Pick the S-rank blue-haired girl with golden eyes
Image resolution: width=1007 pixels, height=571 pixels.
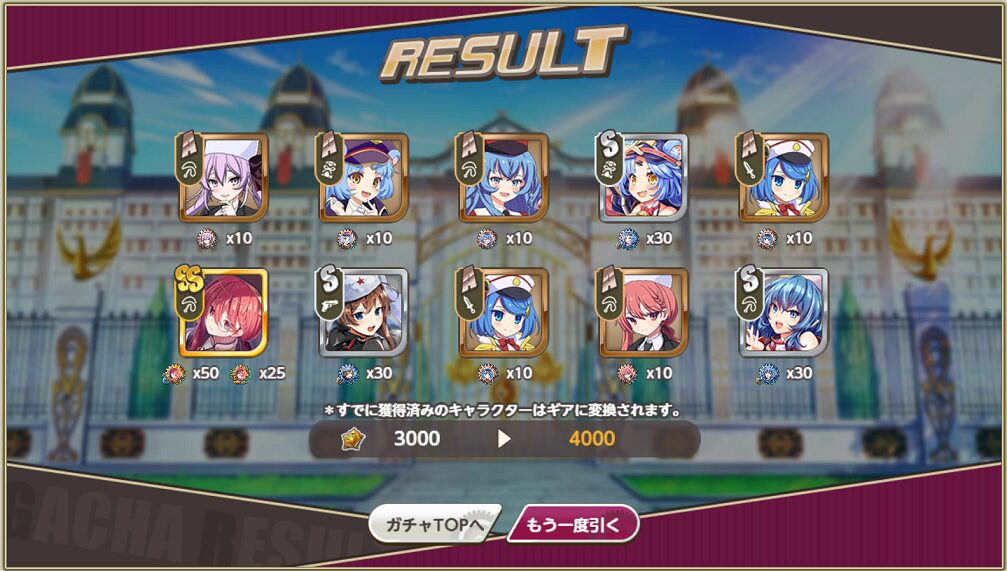[644, 177]
